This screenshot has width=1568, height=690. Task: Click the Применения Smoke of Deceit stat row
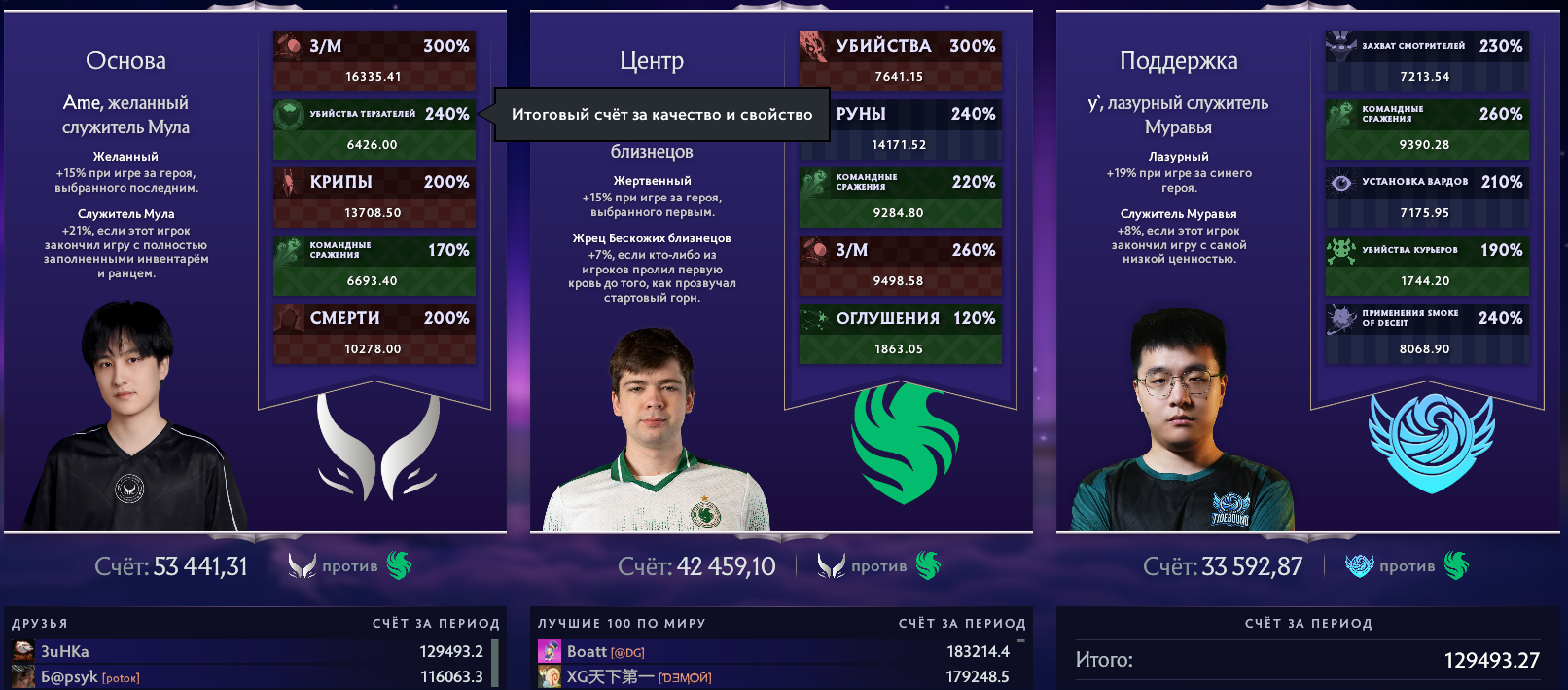tap(1426, 333)
